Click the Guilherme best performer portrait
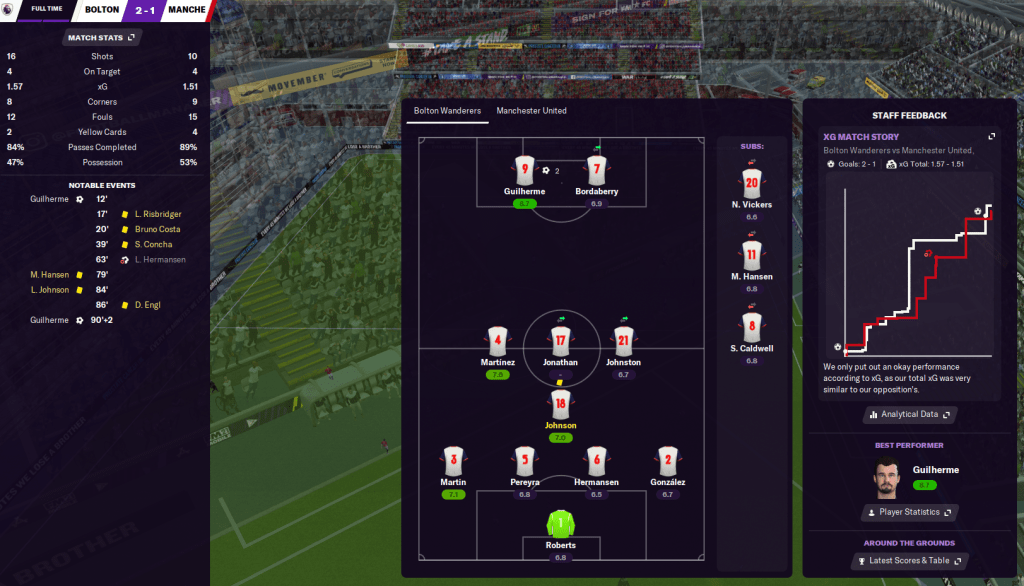The width and height of the screenshot is (1024, 586). pos(887,478)
